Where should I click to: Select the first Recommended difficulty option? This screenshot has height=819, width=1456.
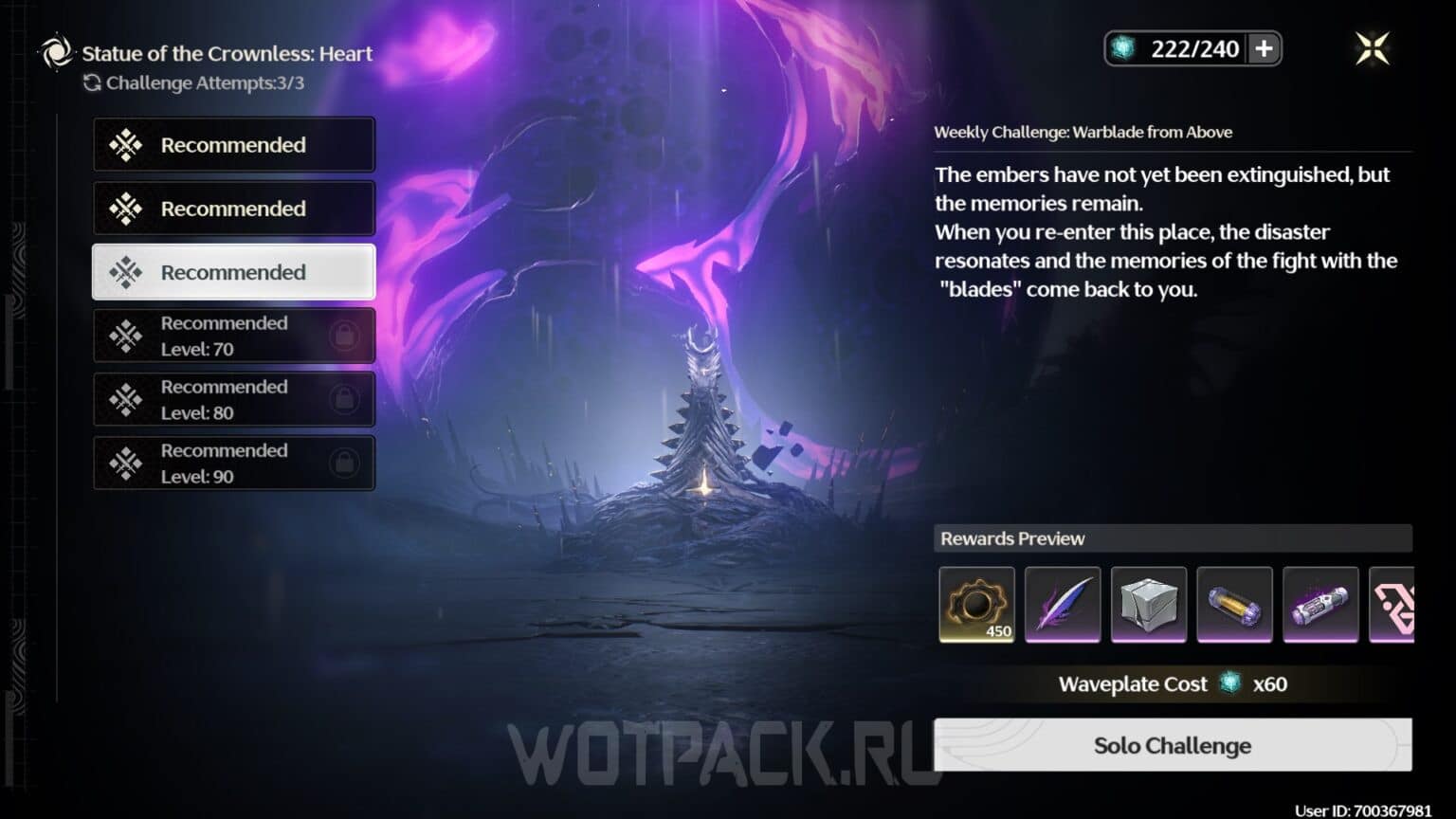pyautogui.click(x=233, y=144)
